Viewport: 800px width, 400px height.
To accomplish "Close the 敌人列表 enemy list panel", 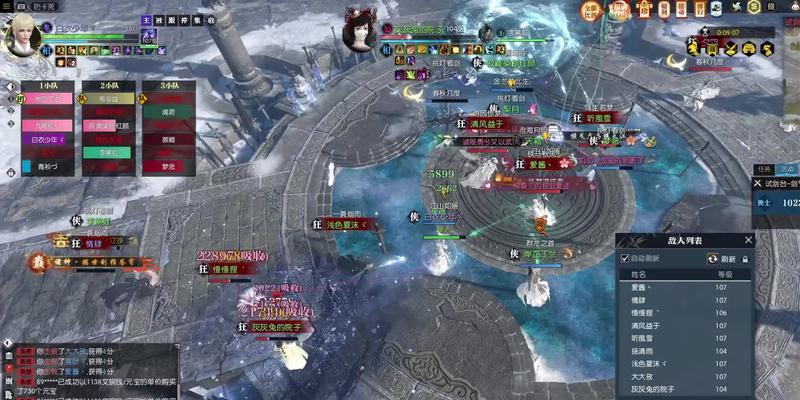I will pos(748,240).
